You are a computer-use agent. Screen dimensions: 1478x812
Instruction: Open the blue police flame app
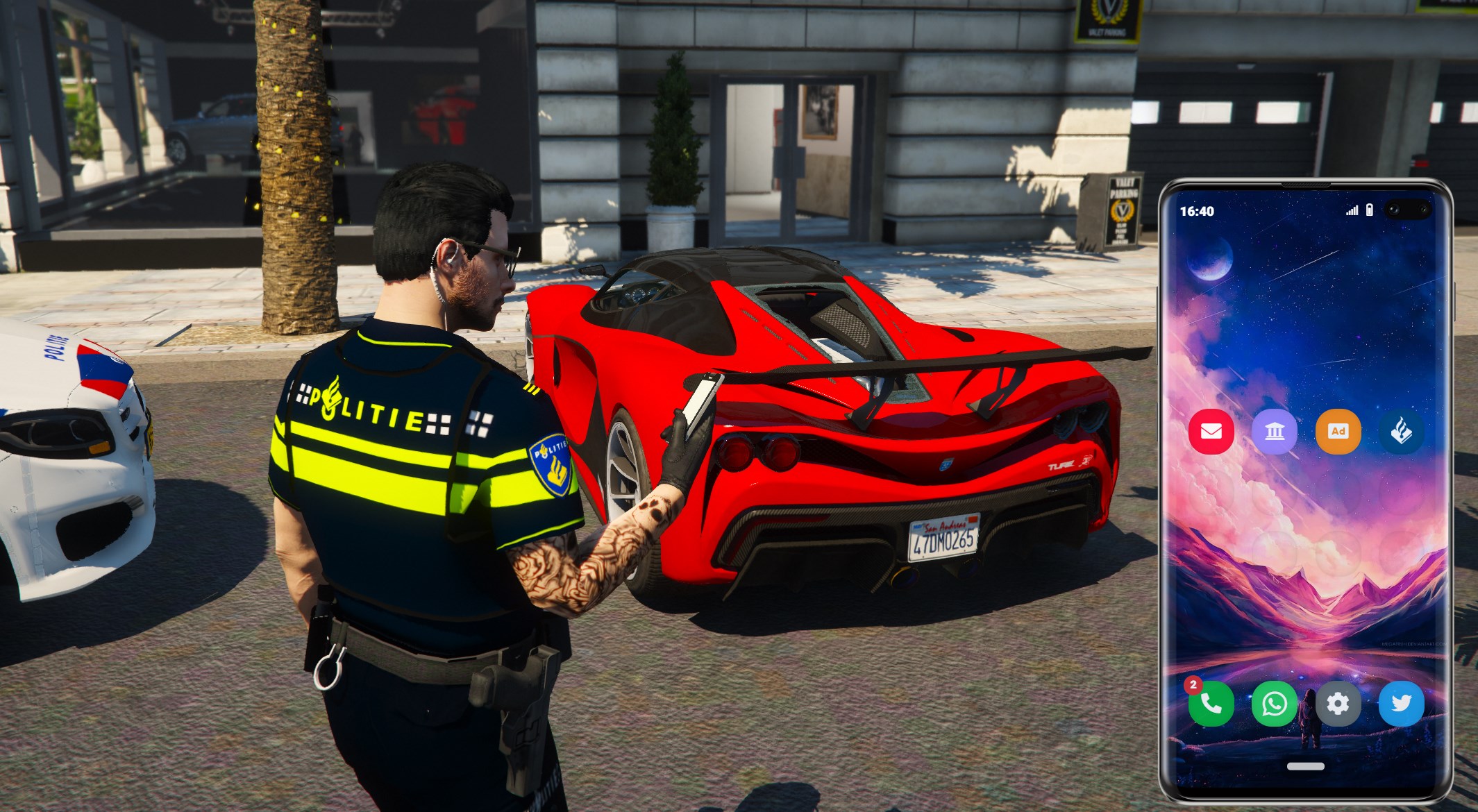1401,432
